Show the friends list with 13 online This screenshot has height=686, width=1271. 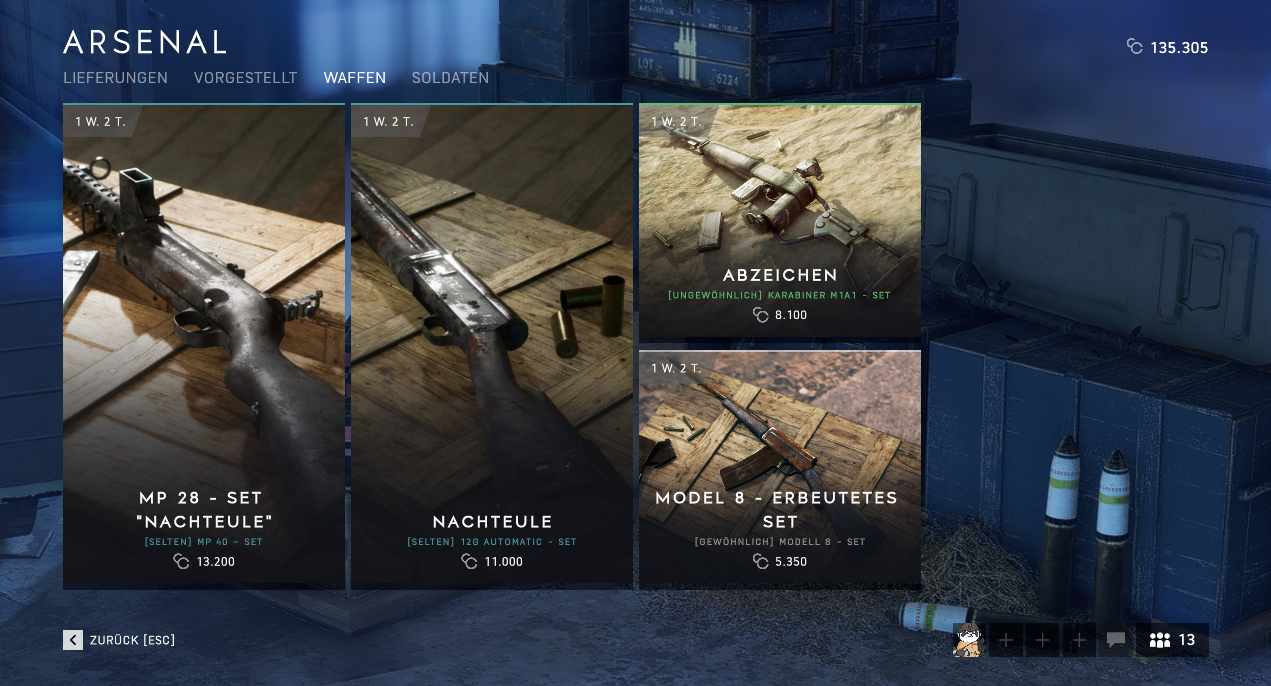click(1172, 640)
